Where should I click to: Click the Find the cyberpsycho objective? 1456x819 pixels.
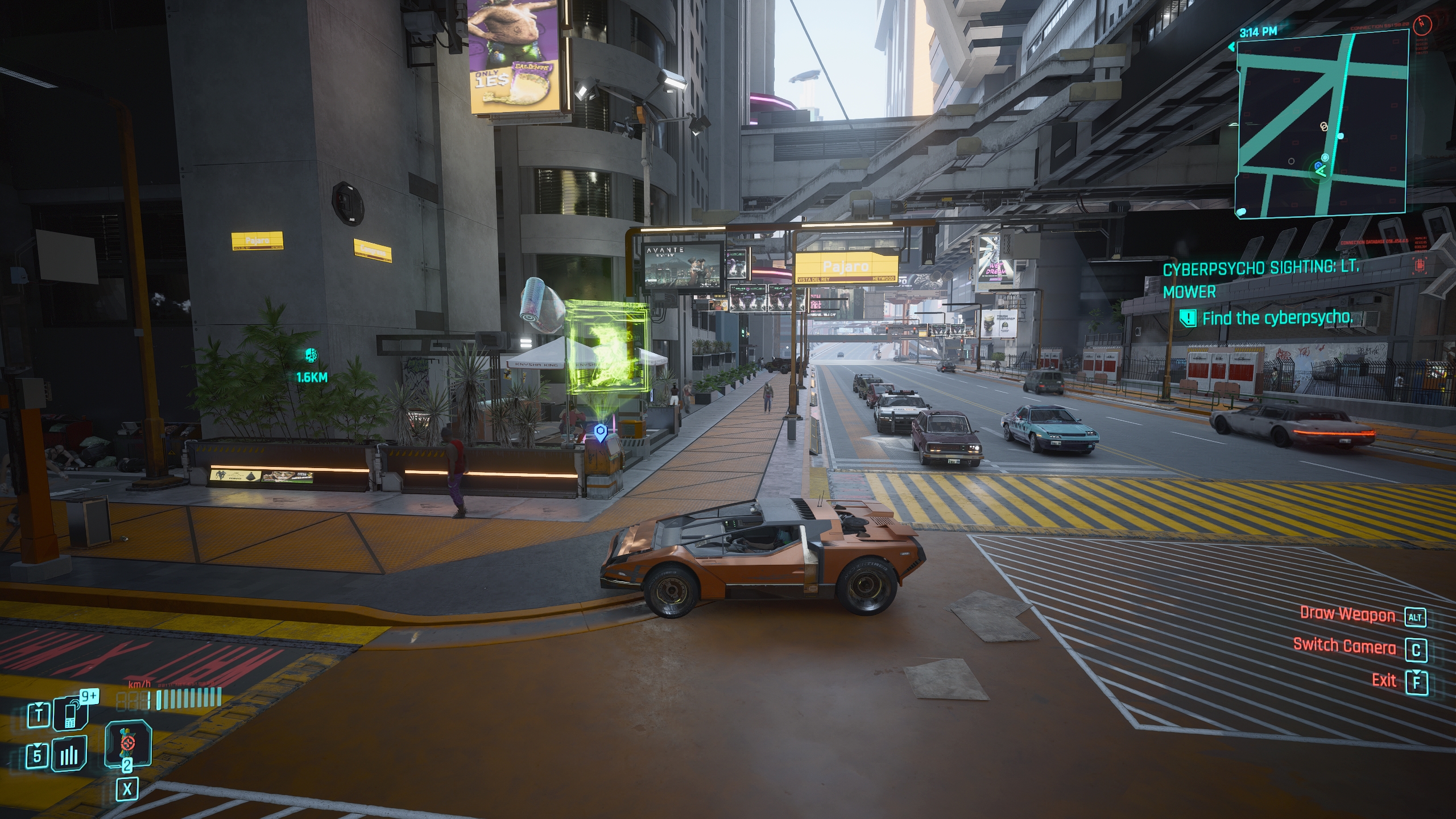[x=1276, y=318]
